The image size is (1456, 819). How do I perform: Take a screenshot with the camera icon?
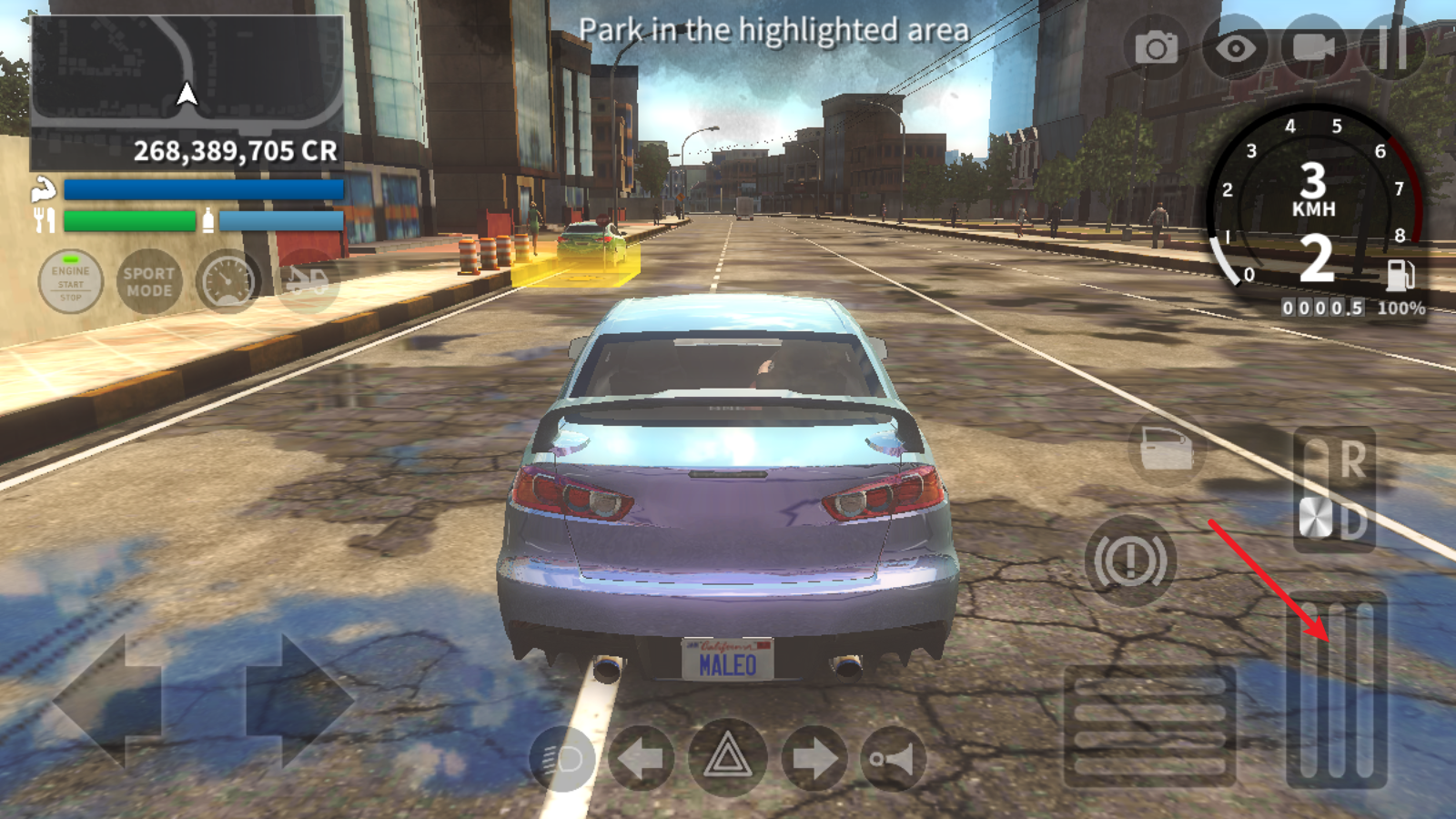point(1156,47)
